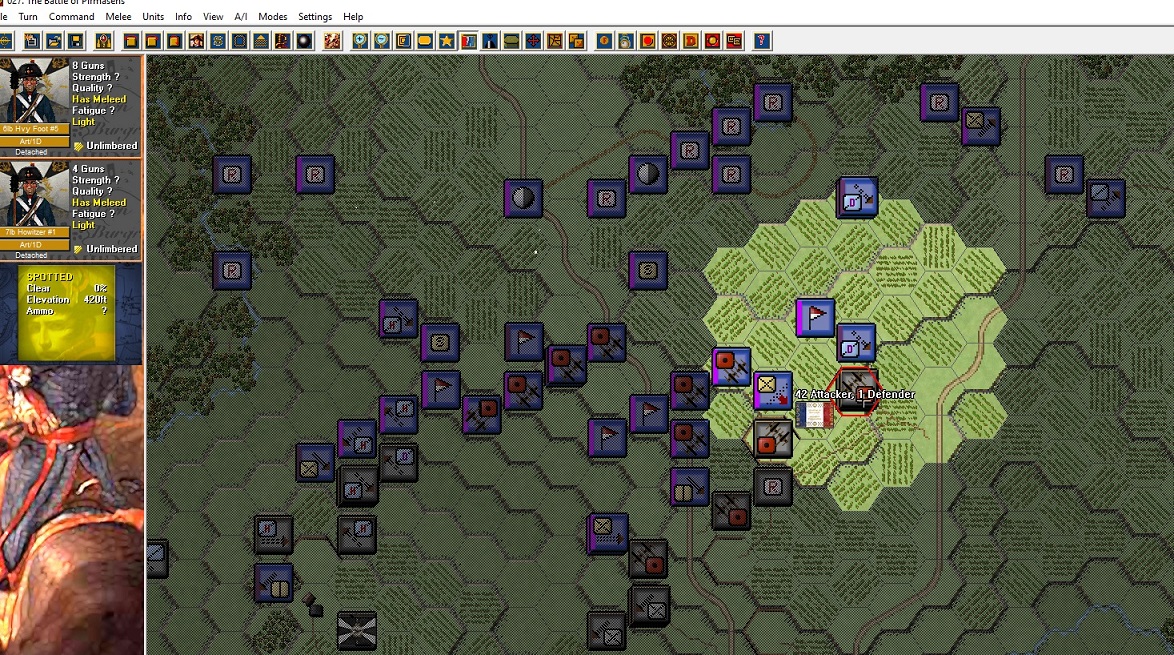Open the Modes menu

pyautogui.click(x=272, y=17)
